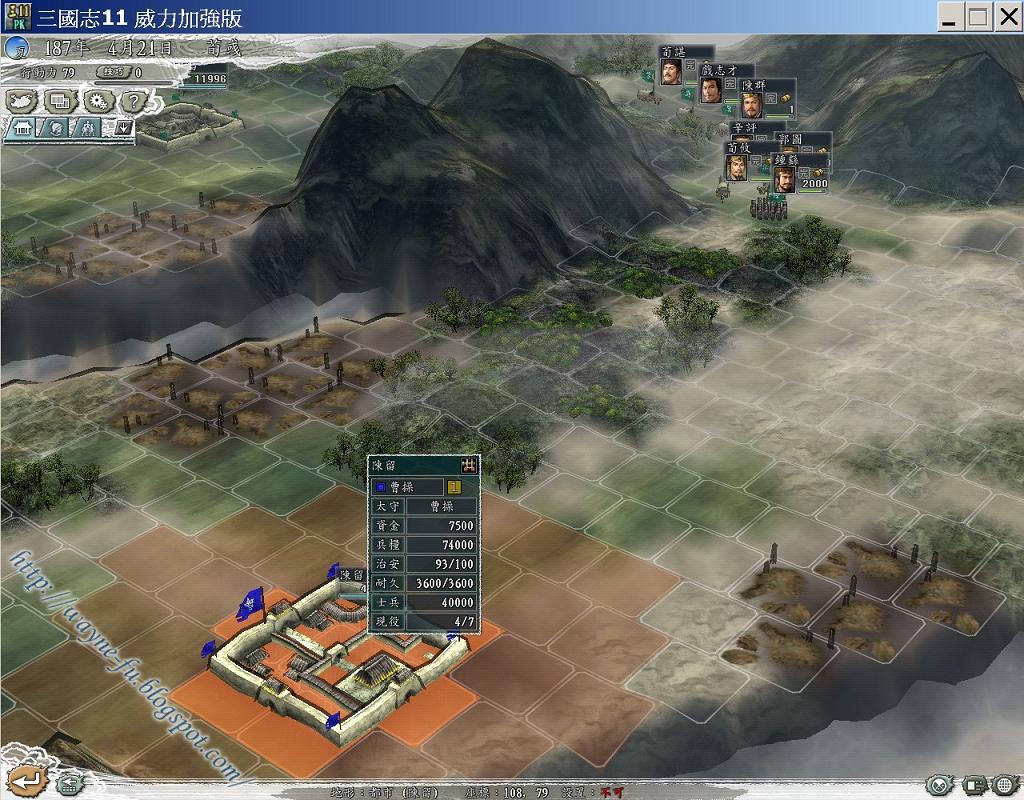The width and height of the screenshot is (1024, 800).
Task: Select the 戲志才 unit portrait
Action: [x=710, y=91]
